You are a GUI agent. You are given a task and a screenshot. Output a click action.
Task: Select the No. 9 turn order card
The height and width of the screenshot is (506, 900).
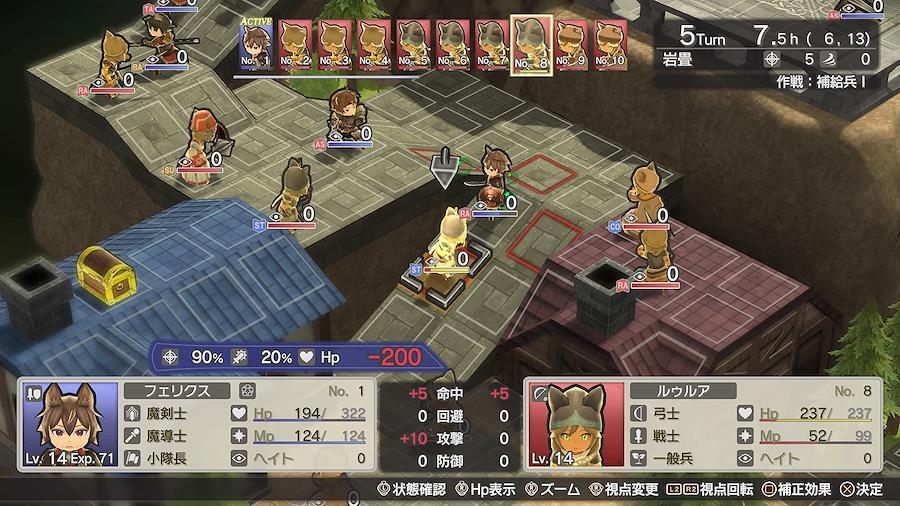click(571, 45)
